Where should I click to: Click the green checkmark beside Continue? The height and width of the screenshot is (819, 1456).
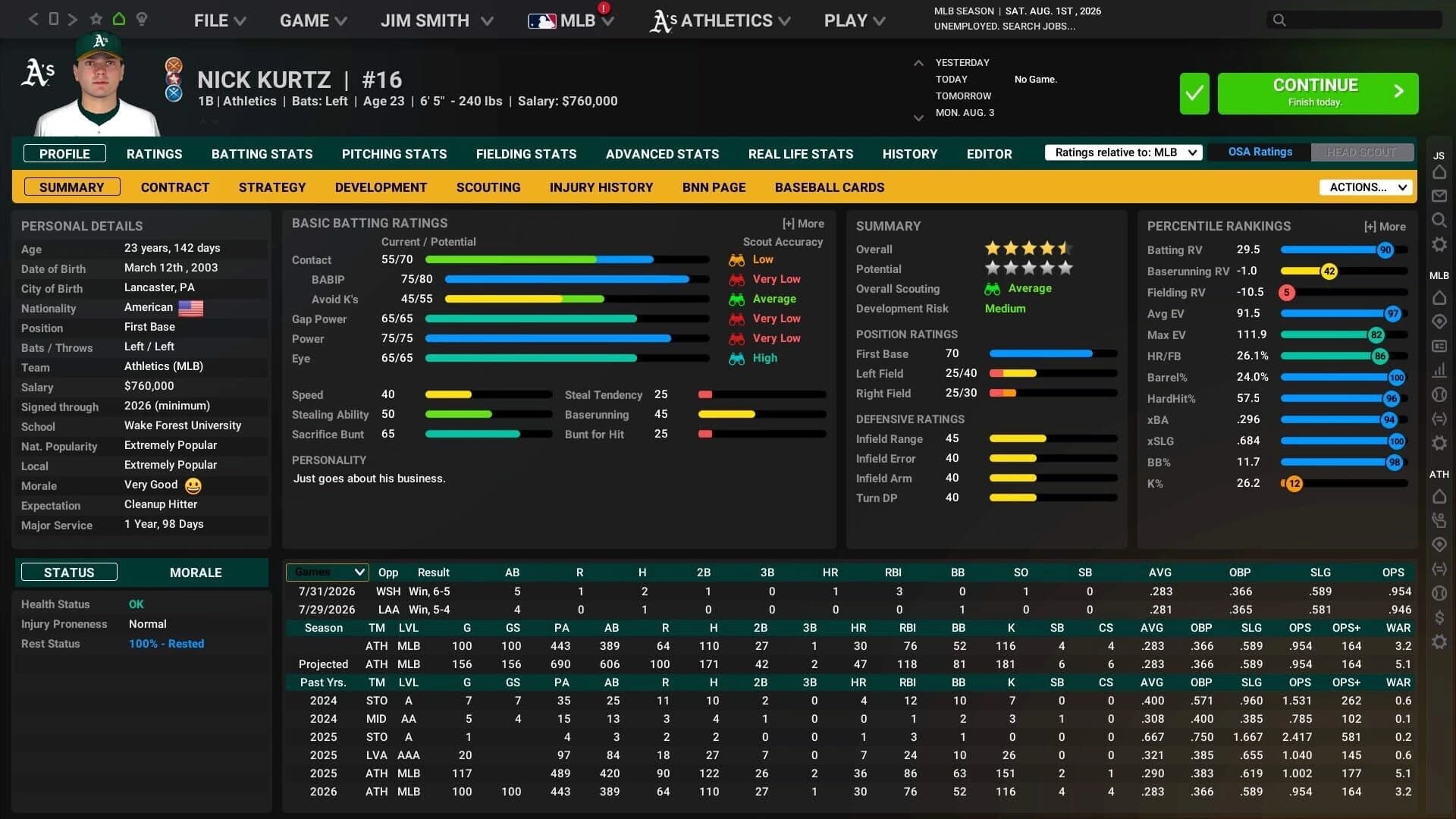point(1194,93)
